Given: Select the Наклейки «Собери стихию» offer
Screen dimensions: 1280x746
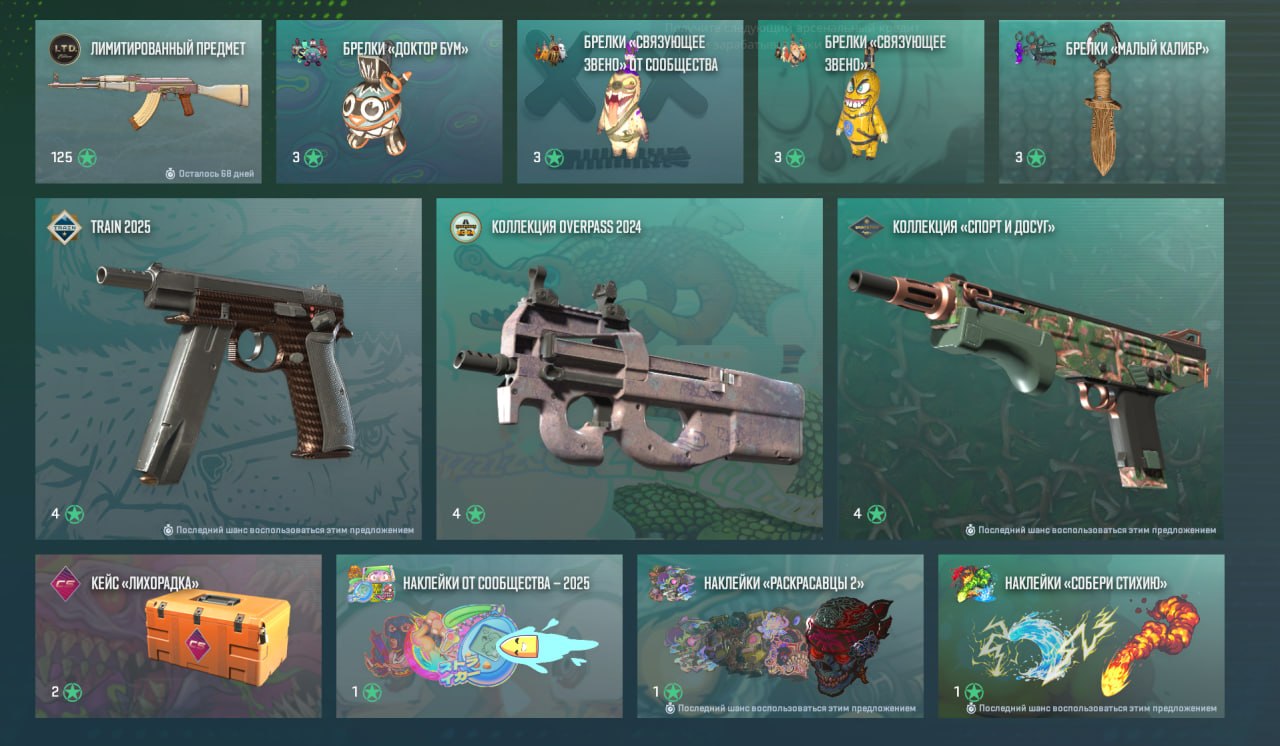Looking at the screenshot, I should 1081,636.
